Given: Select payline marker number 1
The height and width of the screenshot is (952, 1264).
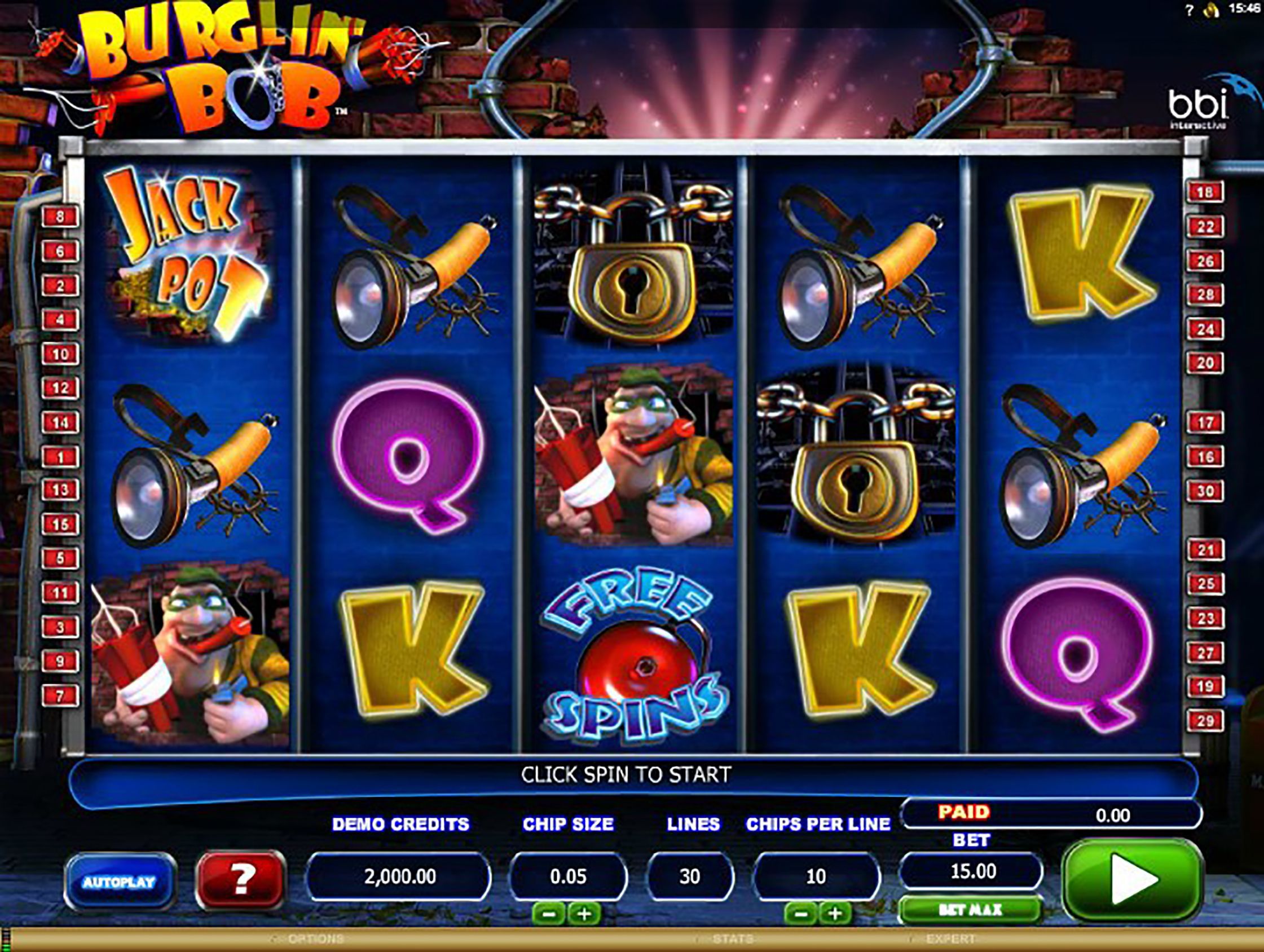Looking at the screenshot, I should pyautogui.click(x=60, y=457).
